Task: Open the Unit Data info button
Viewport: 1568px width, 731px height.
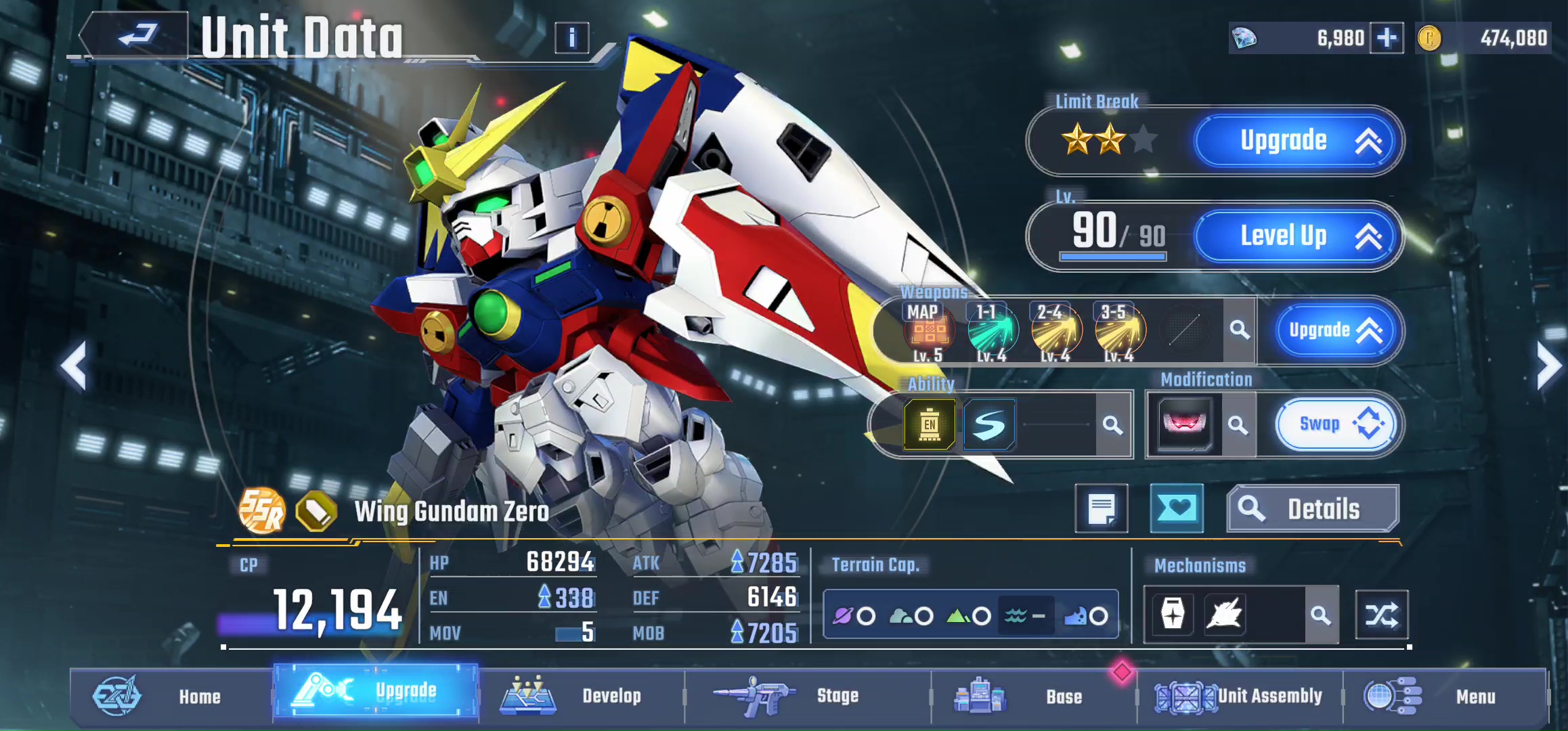Action: pyautogui.click(x=571, y=38)
